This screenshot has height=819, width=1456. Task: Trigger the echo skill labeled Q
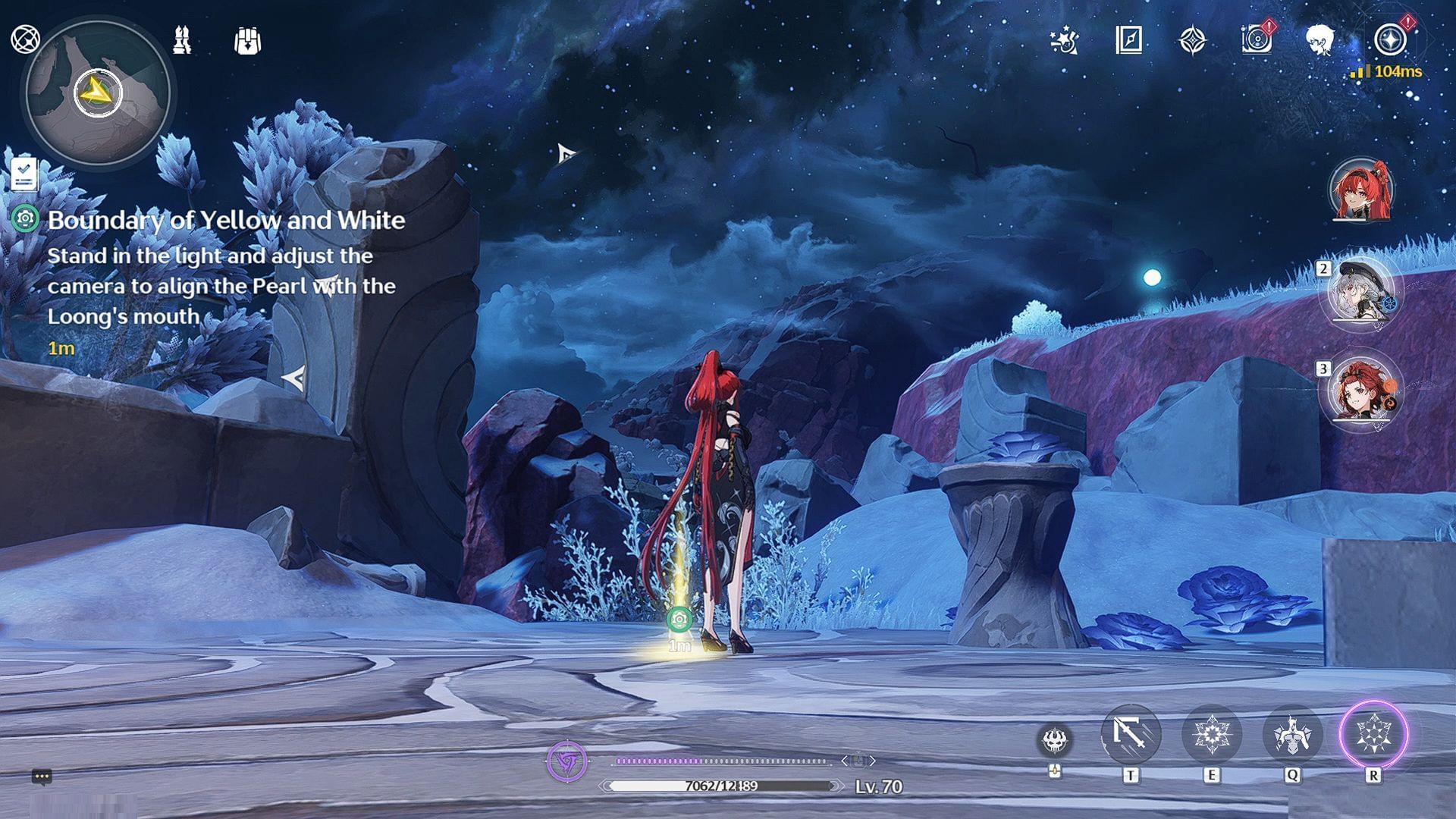(x=1292, y=734)
